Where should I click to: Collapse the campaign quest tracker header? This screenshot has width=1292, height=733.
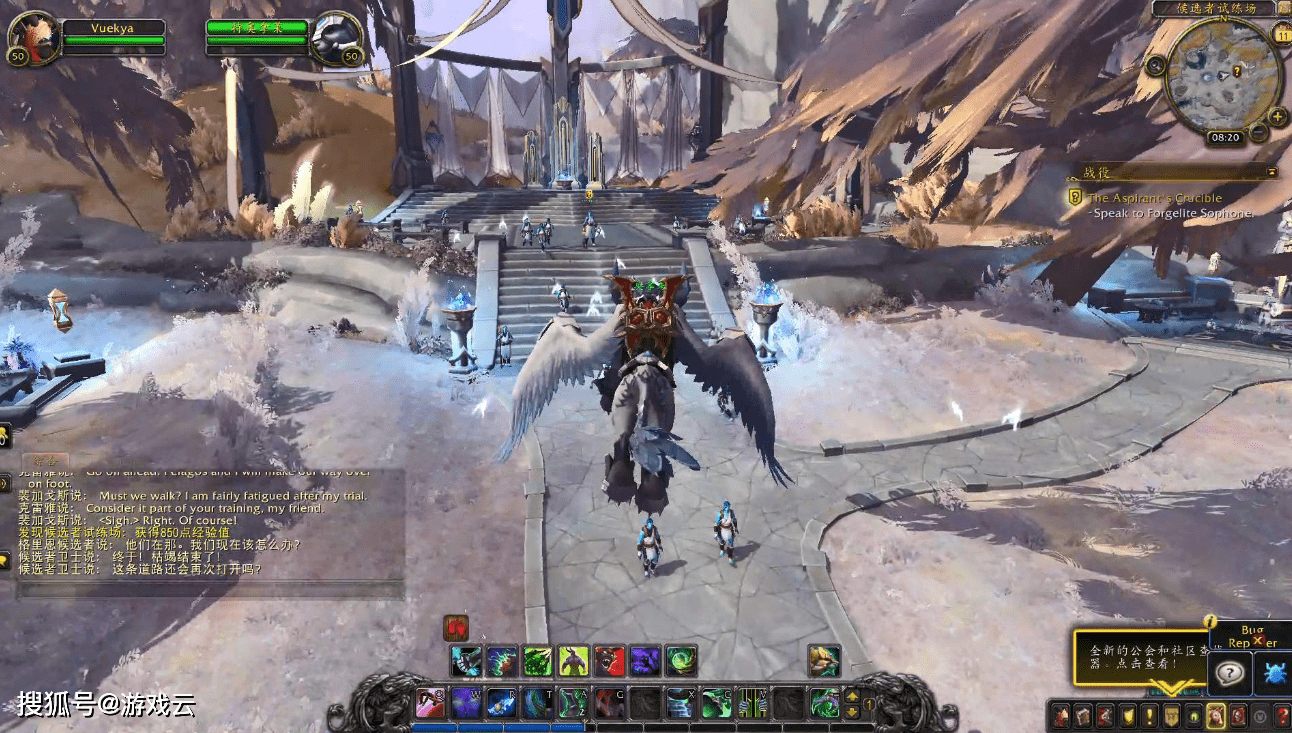[x=1271, y=172]
